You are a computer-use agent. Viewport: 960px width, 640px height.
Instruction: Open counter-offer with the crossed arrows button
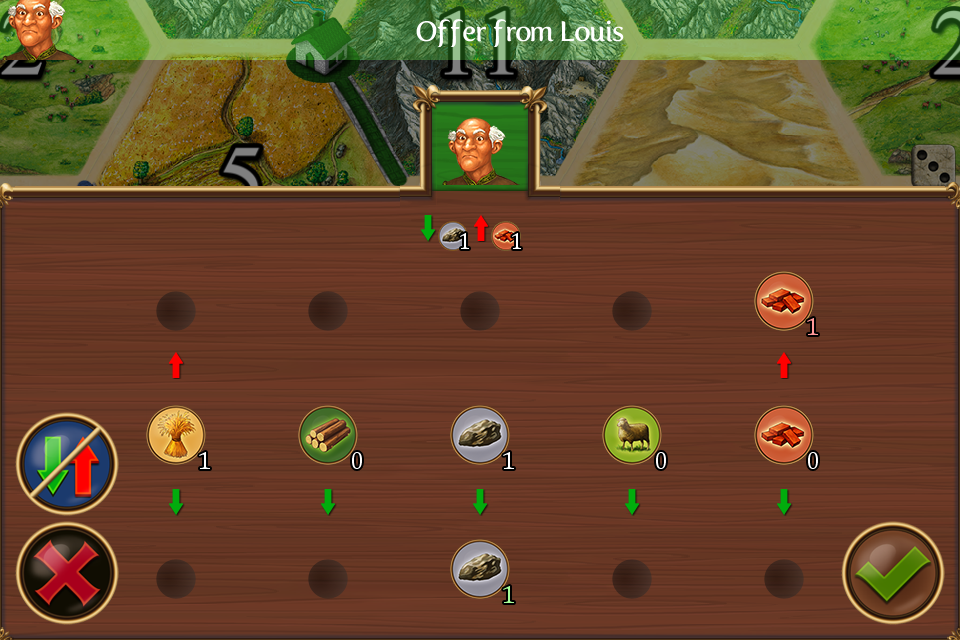click(x=67, y=464)
